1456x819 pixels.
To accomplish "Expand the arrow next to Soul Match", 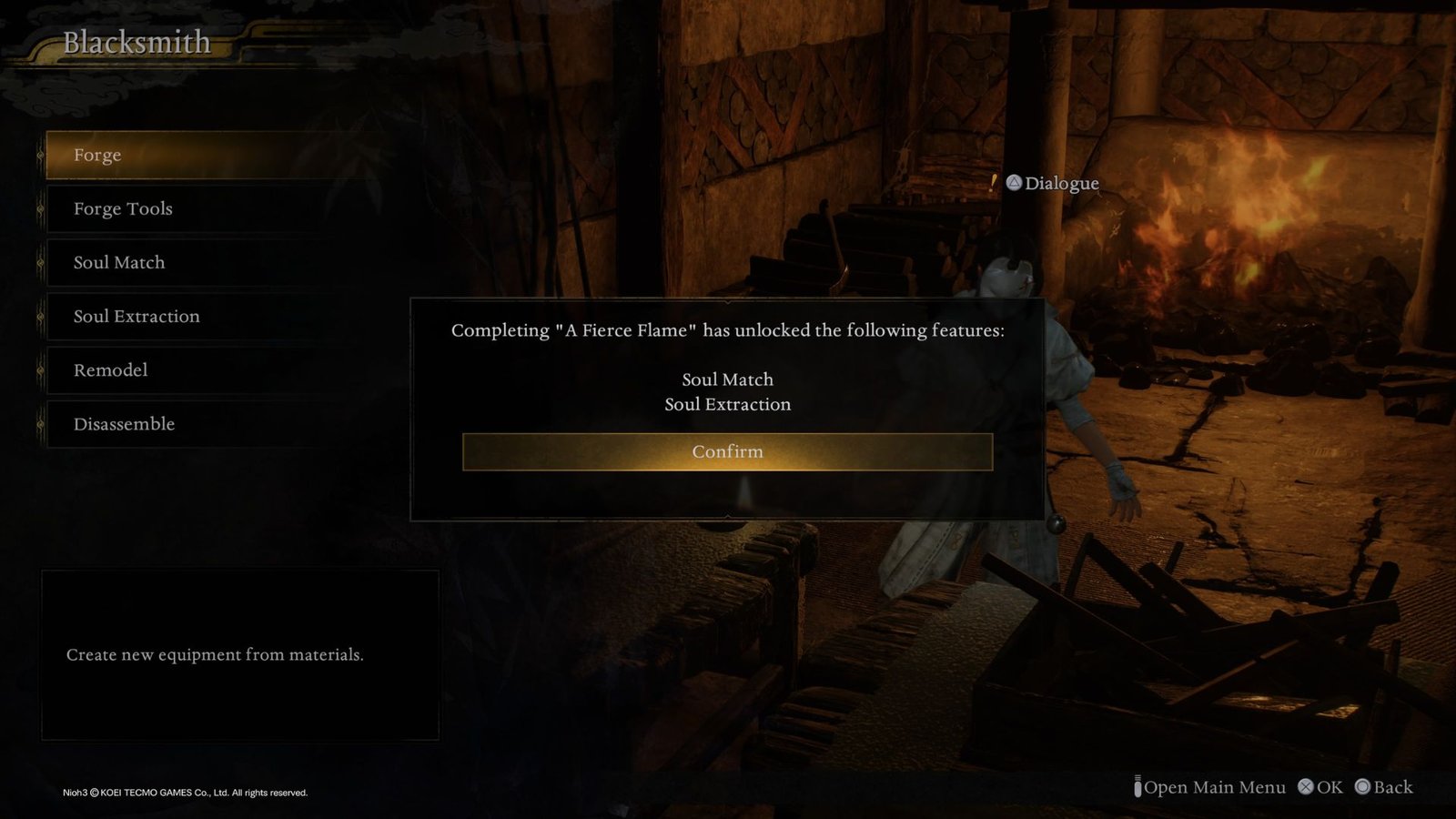I will point(40,262).
